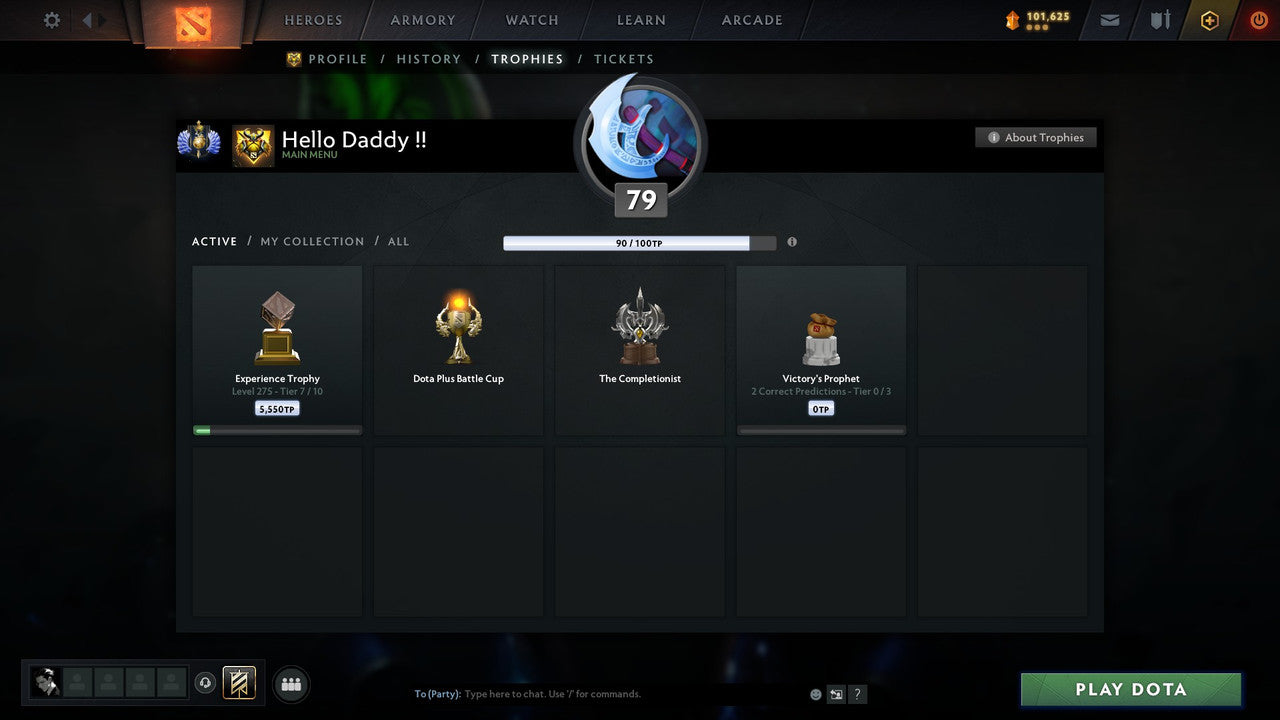Click the voice chat headphone icon

coord(207,681)
